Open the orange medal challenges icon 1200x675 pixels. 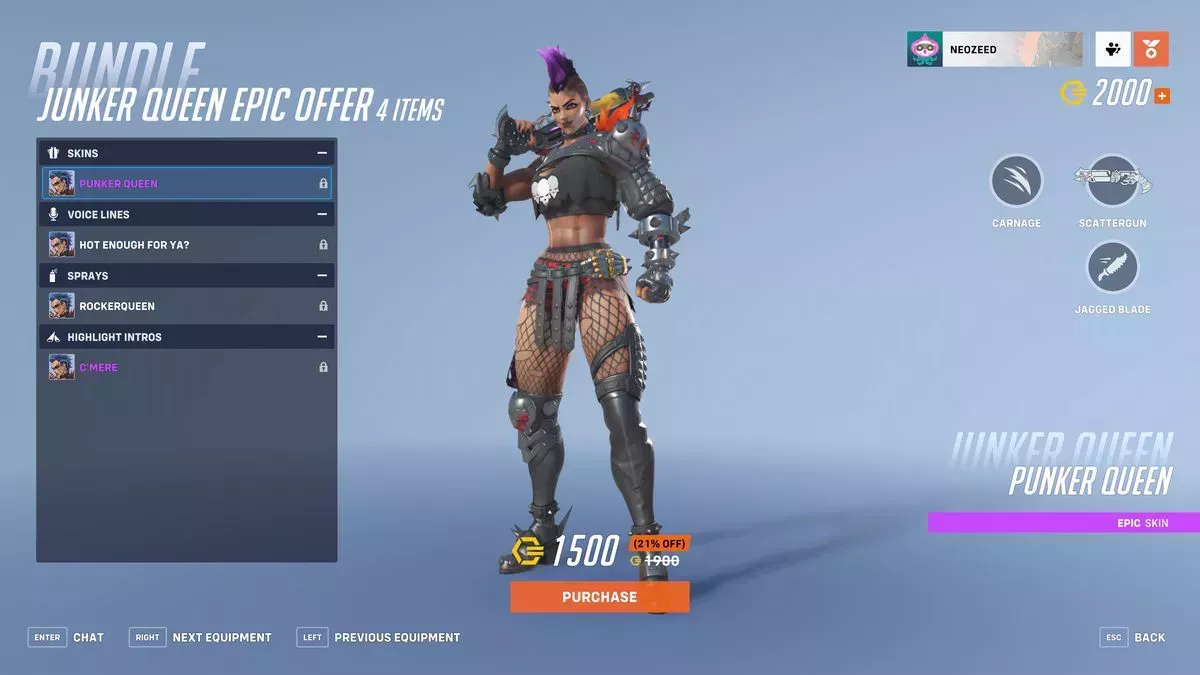click(1151, 49)
